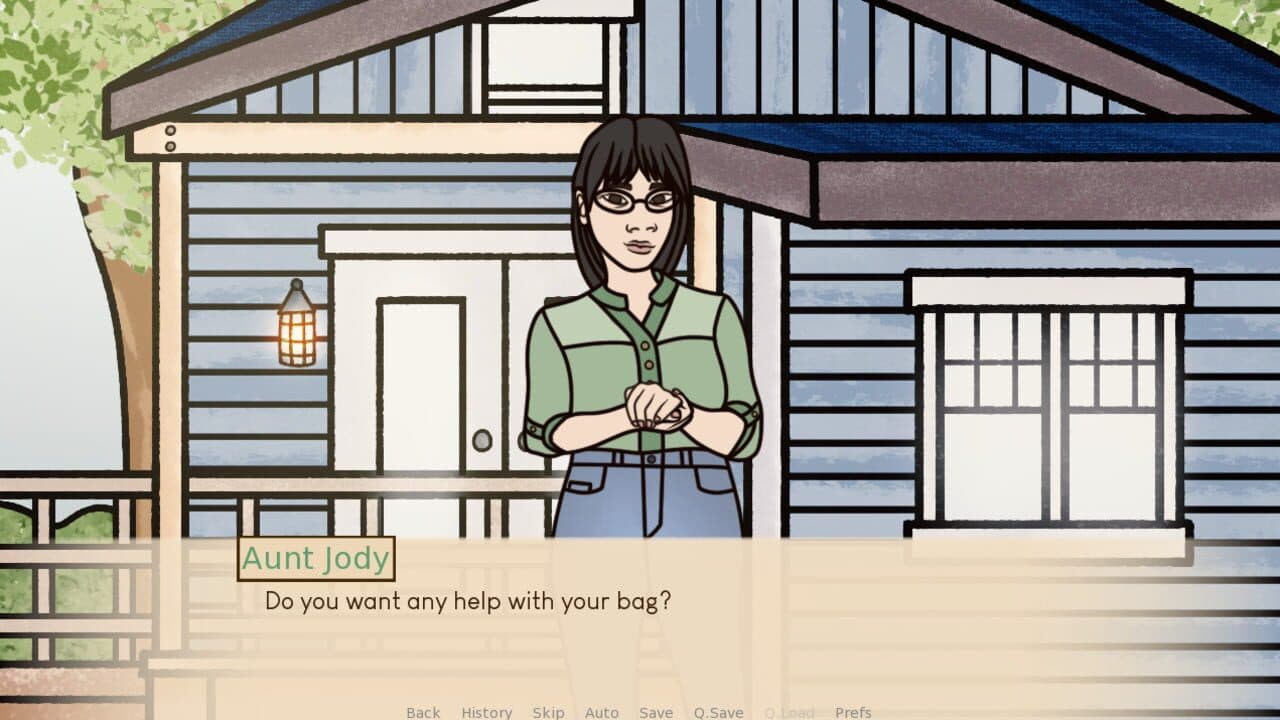Open the History log of past dialogue
The image size is (1280, 720).
[x=485, y=712]
